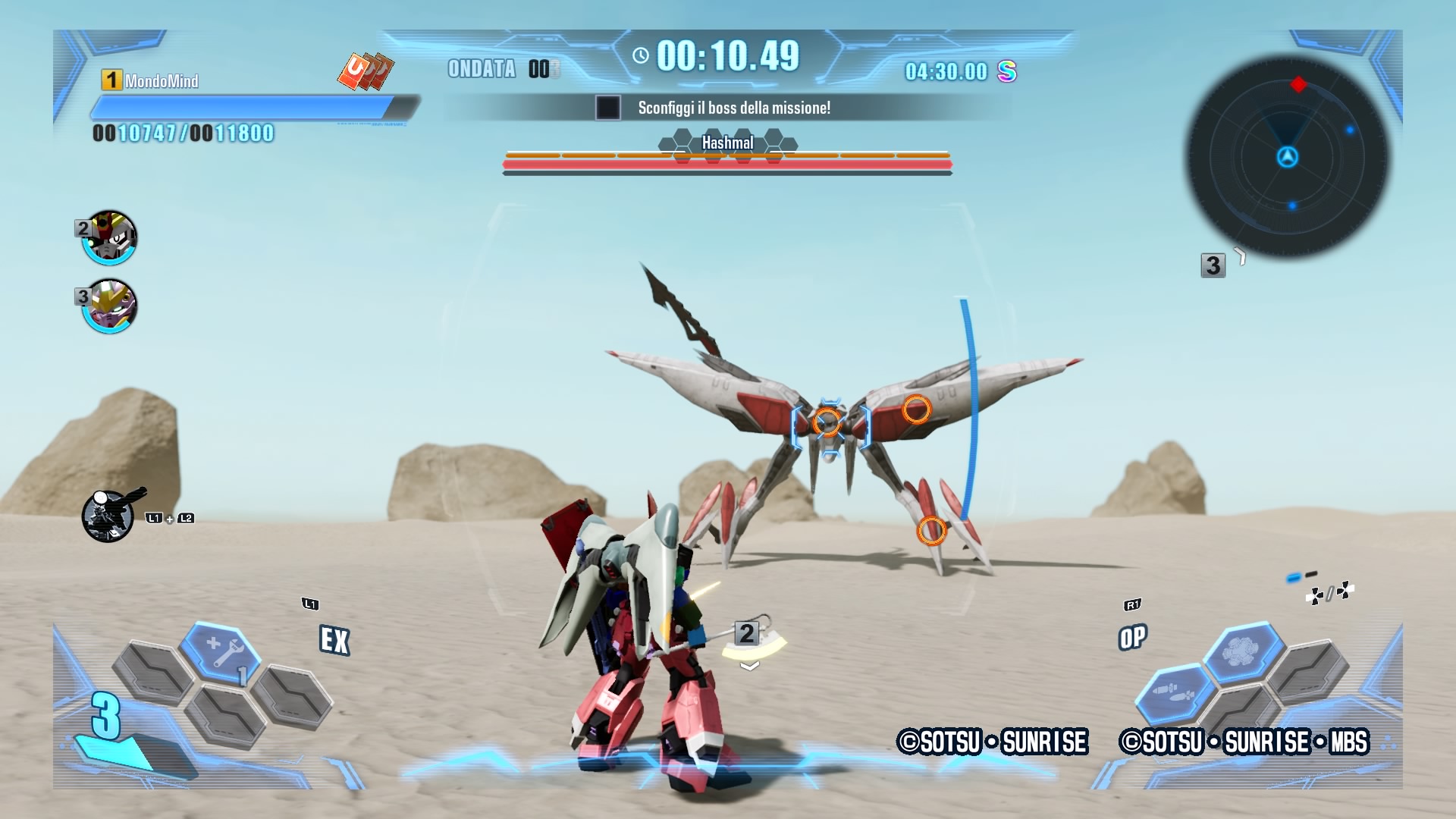Open the circular radar minimap

point(1287,157)
